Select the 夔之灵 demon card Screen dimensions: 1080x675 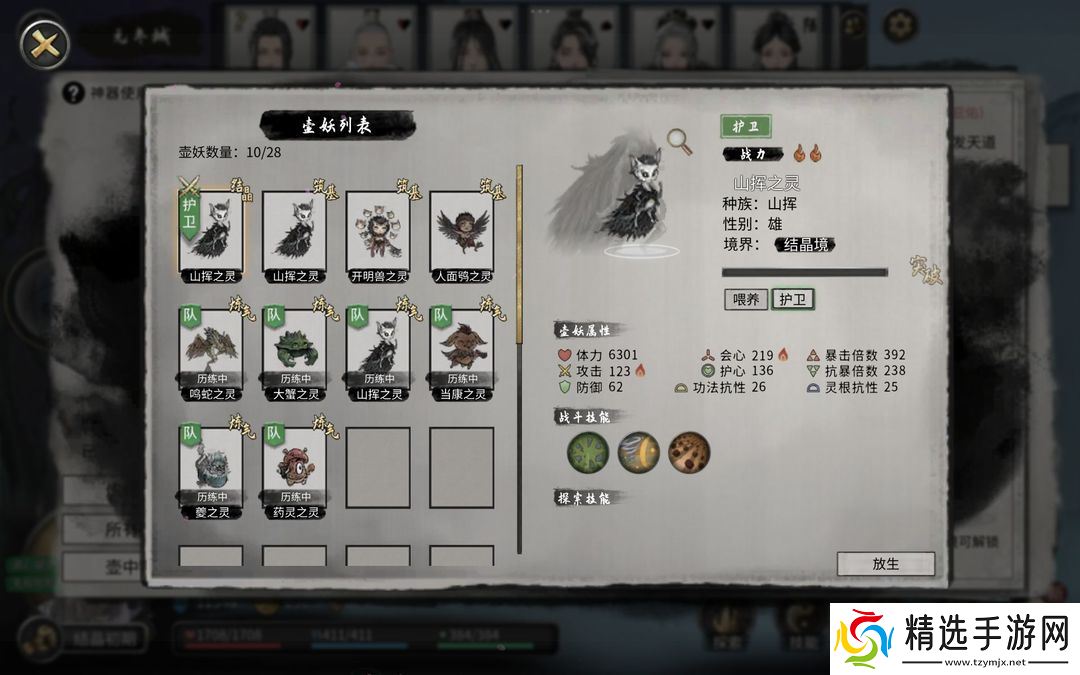pos(211,466)
